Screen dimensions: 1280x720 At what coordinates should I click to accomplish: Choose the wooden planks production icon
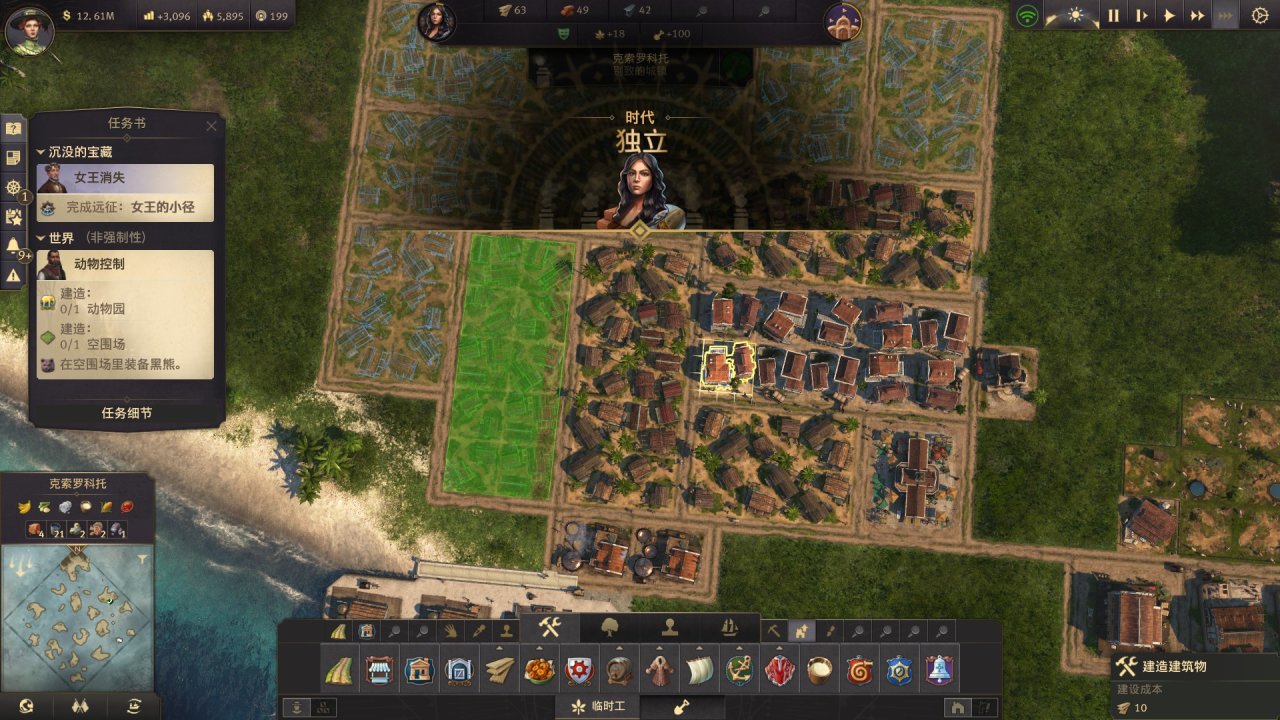coord(499,669)
